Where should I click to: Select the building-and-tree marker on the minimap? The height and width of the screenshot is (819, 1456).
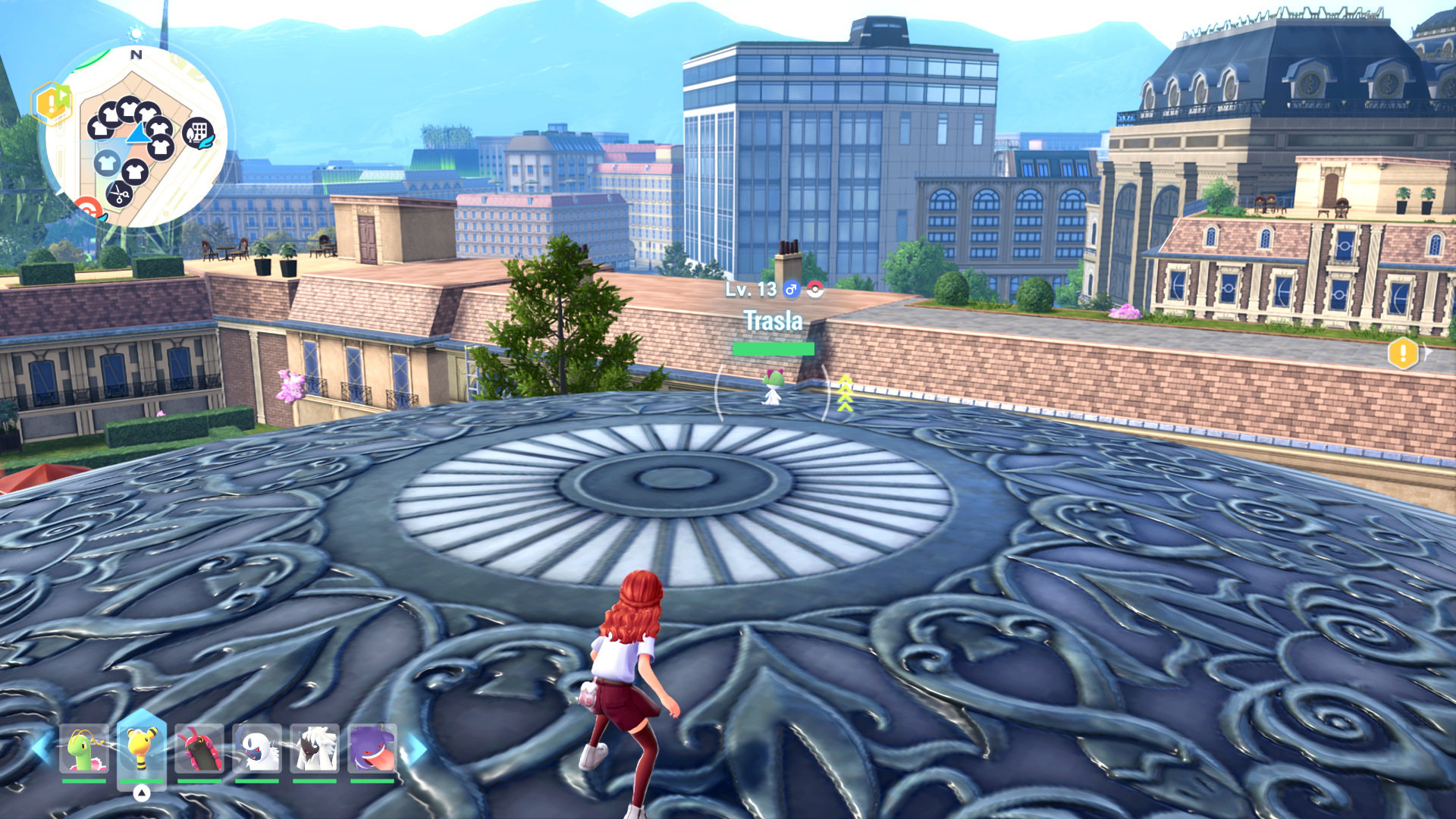point(198,134)
